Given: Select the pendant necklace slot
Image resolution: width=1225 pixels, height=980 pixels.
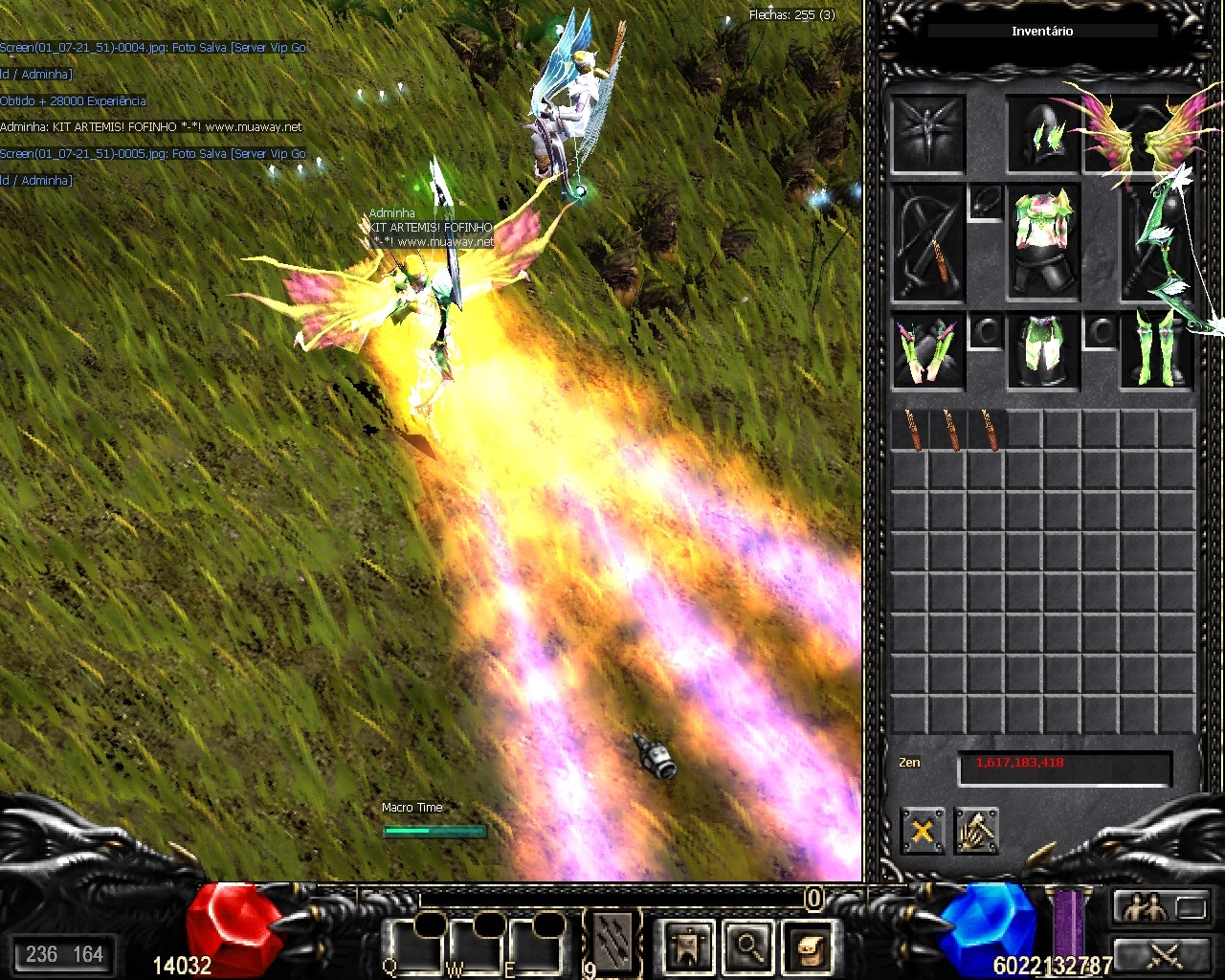Looking at the screenshot, I should pos(985,203).
